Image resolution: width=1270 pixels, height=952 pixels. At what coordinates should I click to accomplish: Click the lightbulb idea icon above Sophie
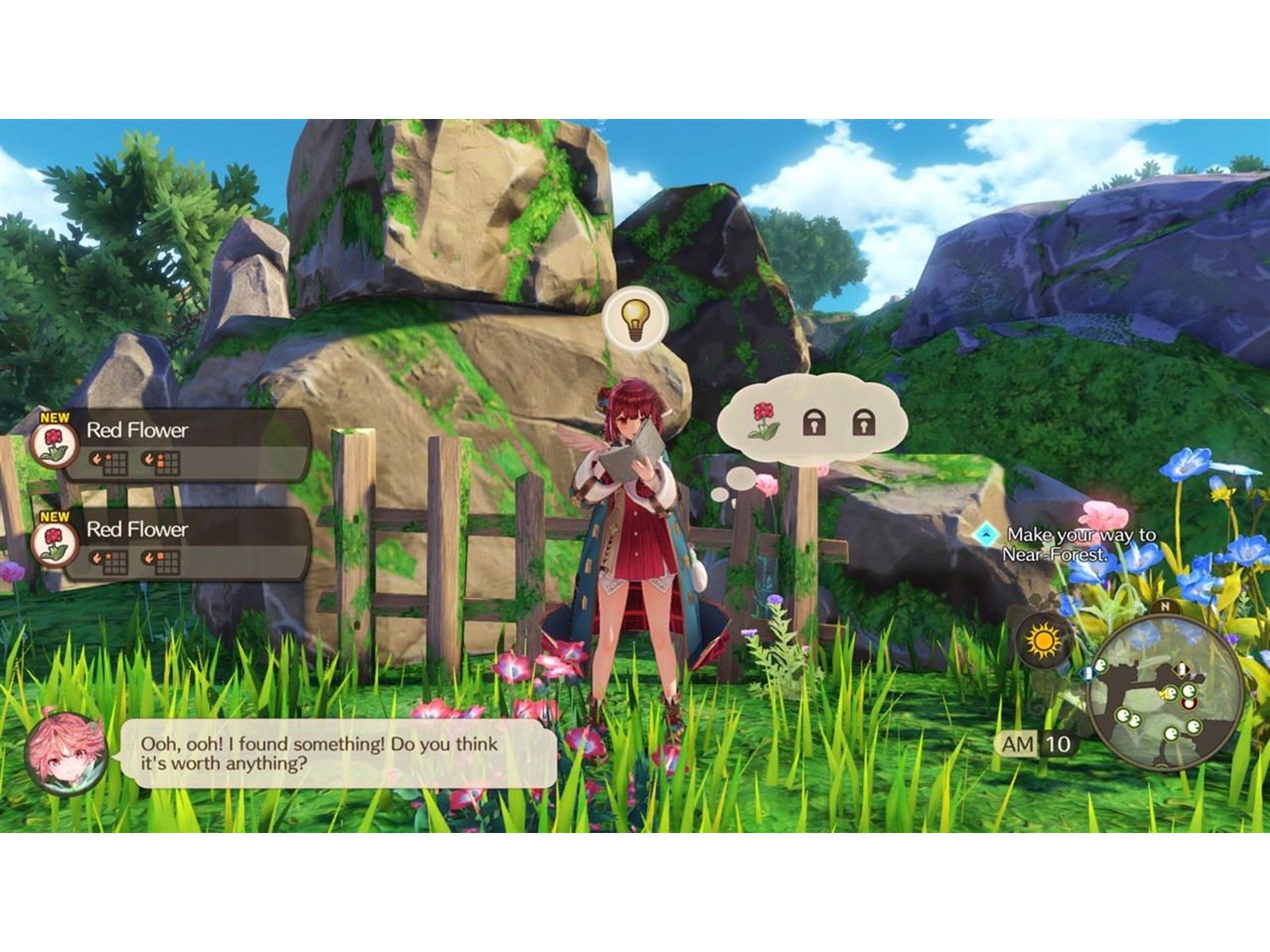tap(635, 321)
